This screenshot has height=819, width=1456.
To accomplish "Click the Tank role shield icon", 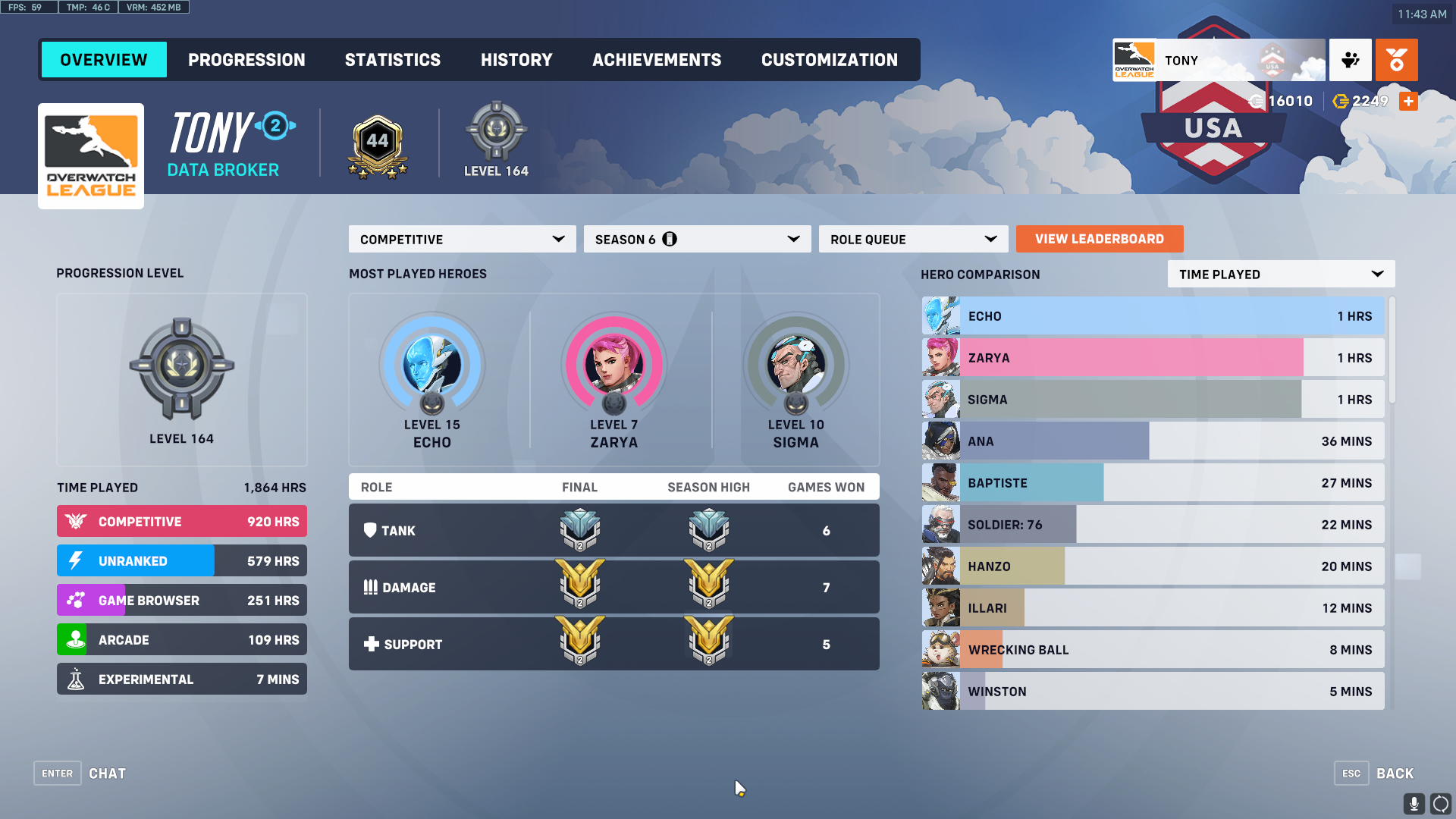I will coord(371,530).
